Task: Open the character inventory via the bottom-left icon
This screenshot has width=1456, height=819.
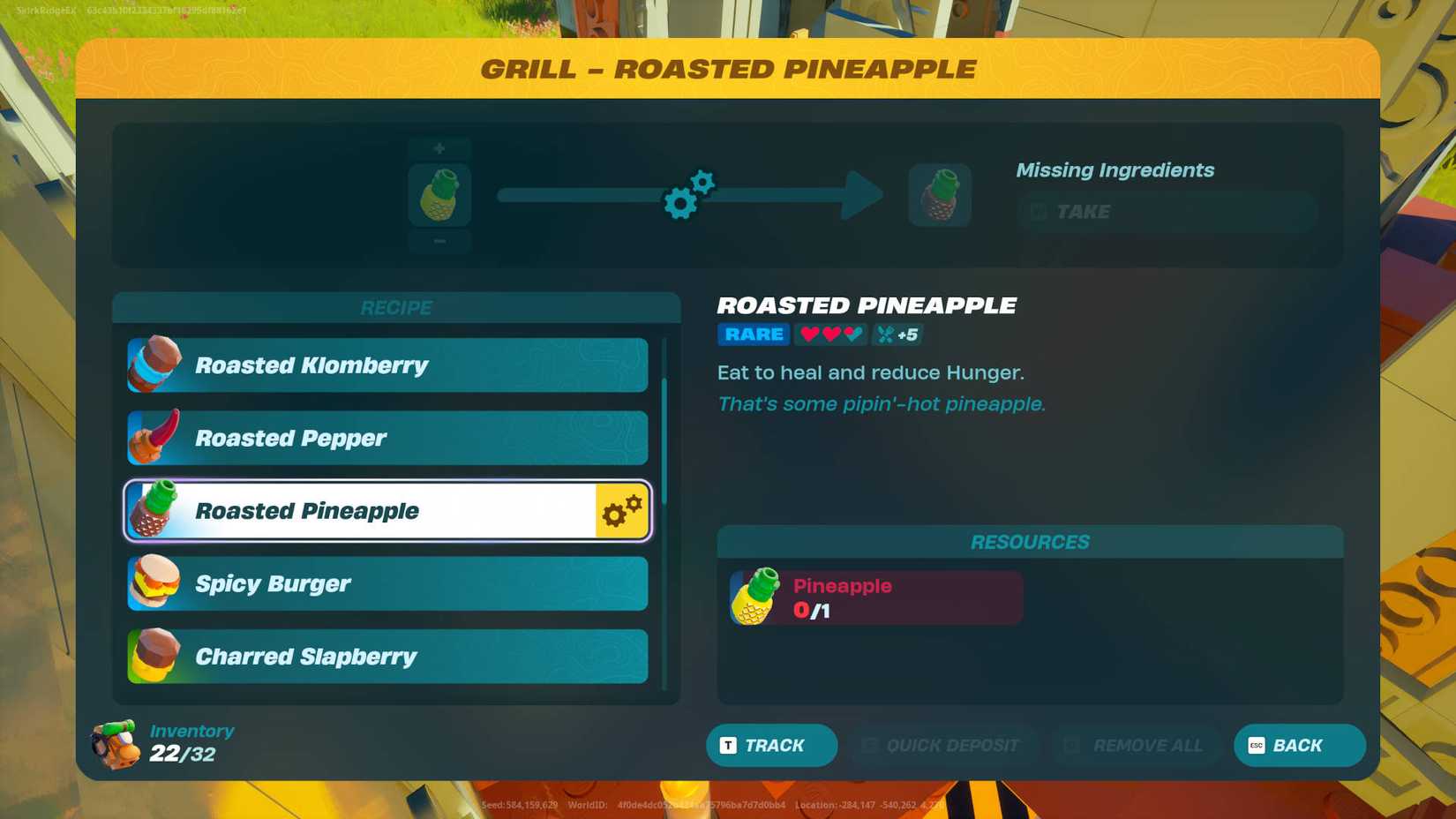Action: [112, 744]
